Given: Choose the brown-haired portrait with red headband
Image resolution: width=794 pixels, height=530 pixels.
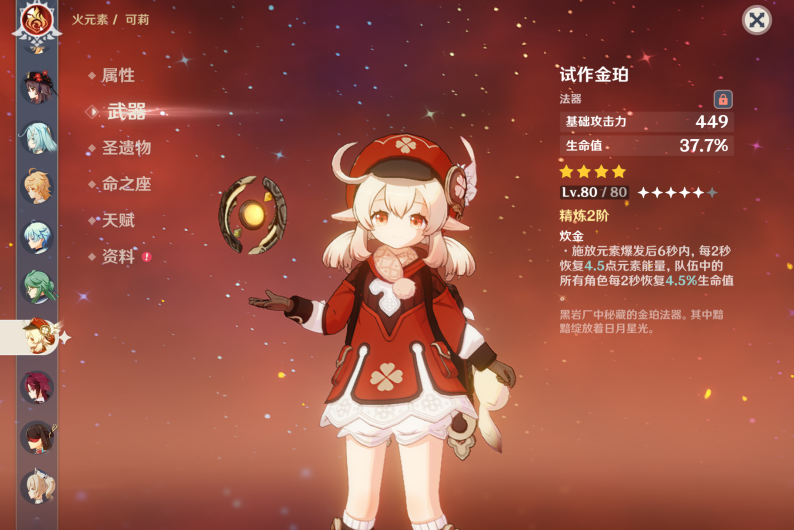Looking at the screenshot, I should [x=38, y=437].
